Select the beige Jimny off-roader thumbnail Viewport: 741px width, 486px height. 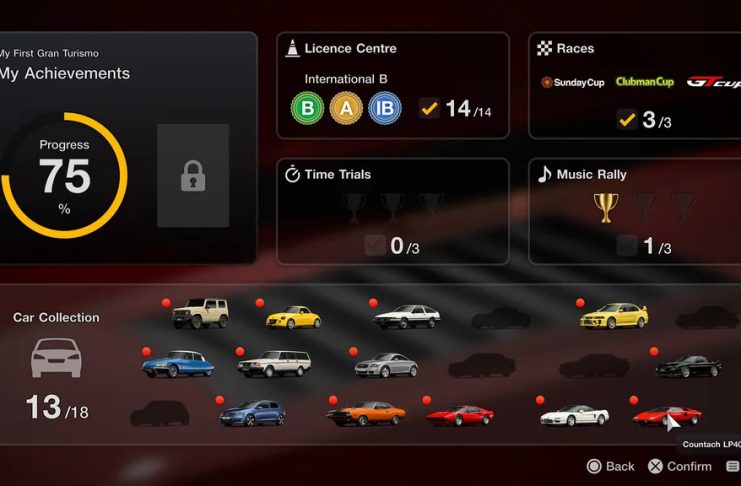(x=200, y=314)
